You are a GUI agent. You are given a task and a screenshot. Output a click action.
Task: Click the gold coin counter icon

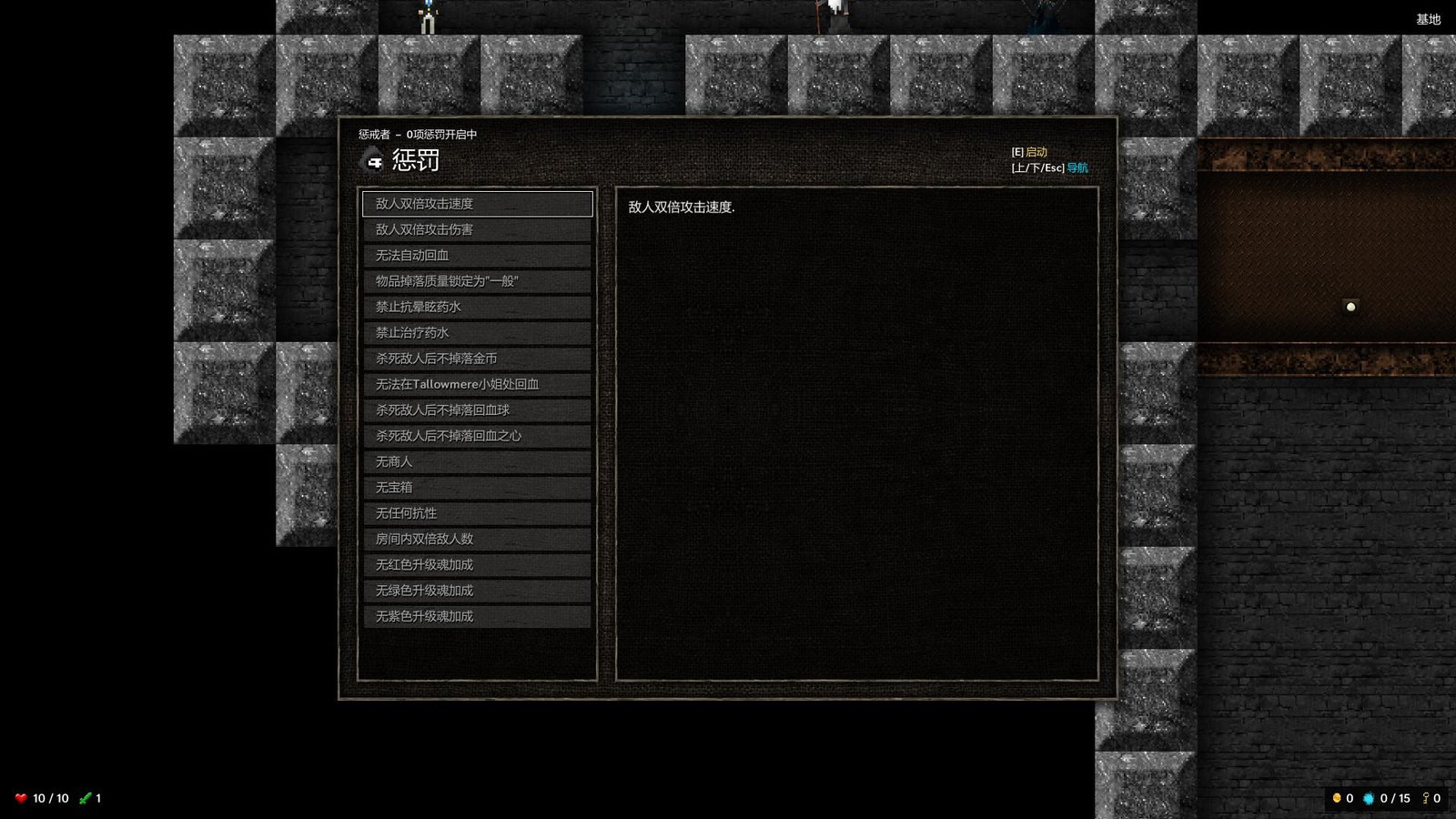click(1335, 798)
